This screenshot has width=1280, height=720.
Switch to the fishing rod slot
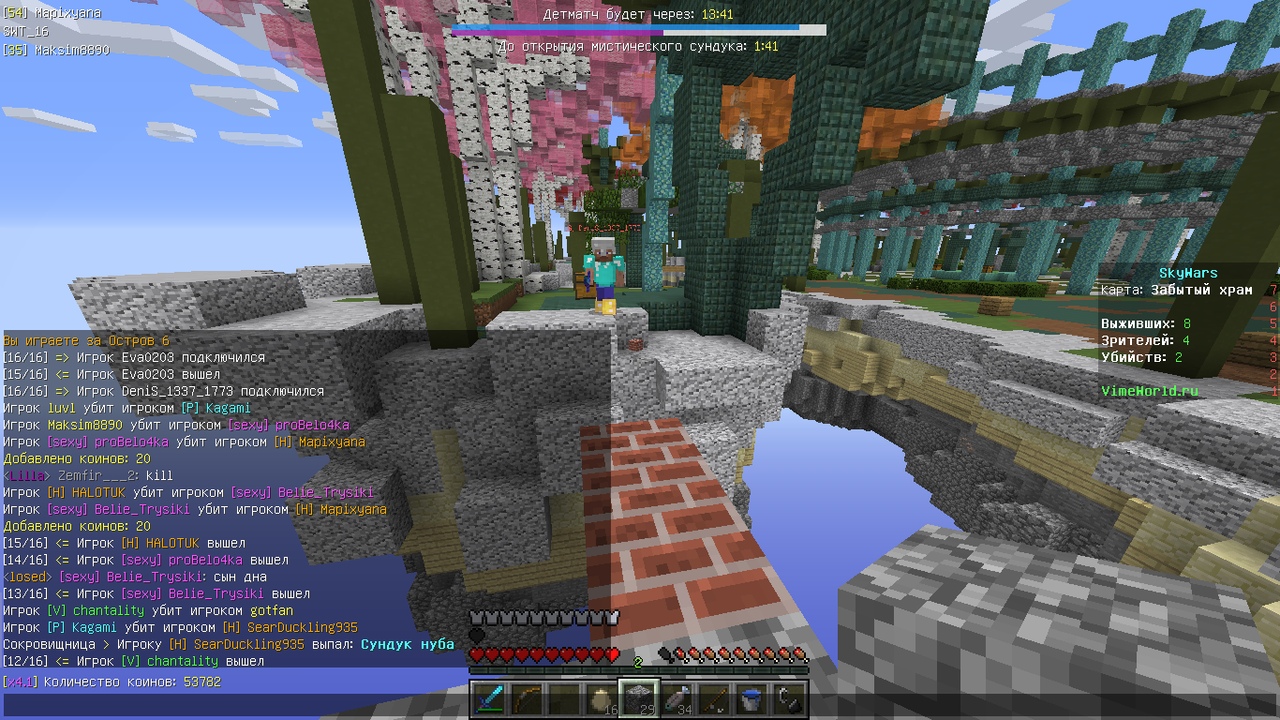pos(714,699)
